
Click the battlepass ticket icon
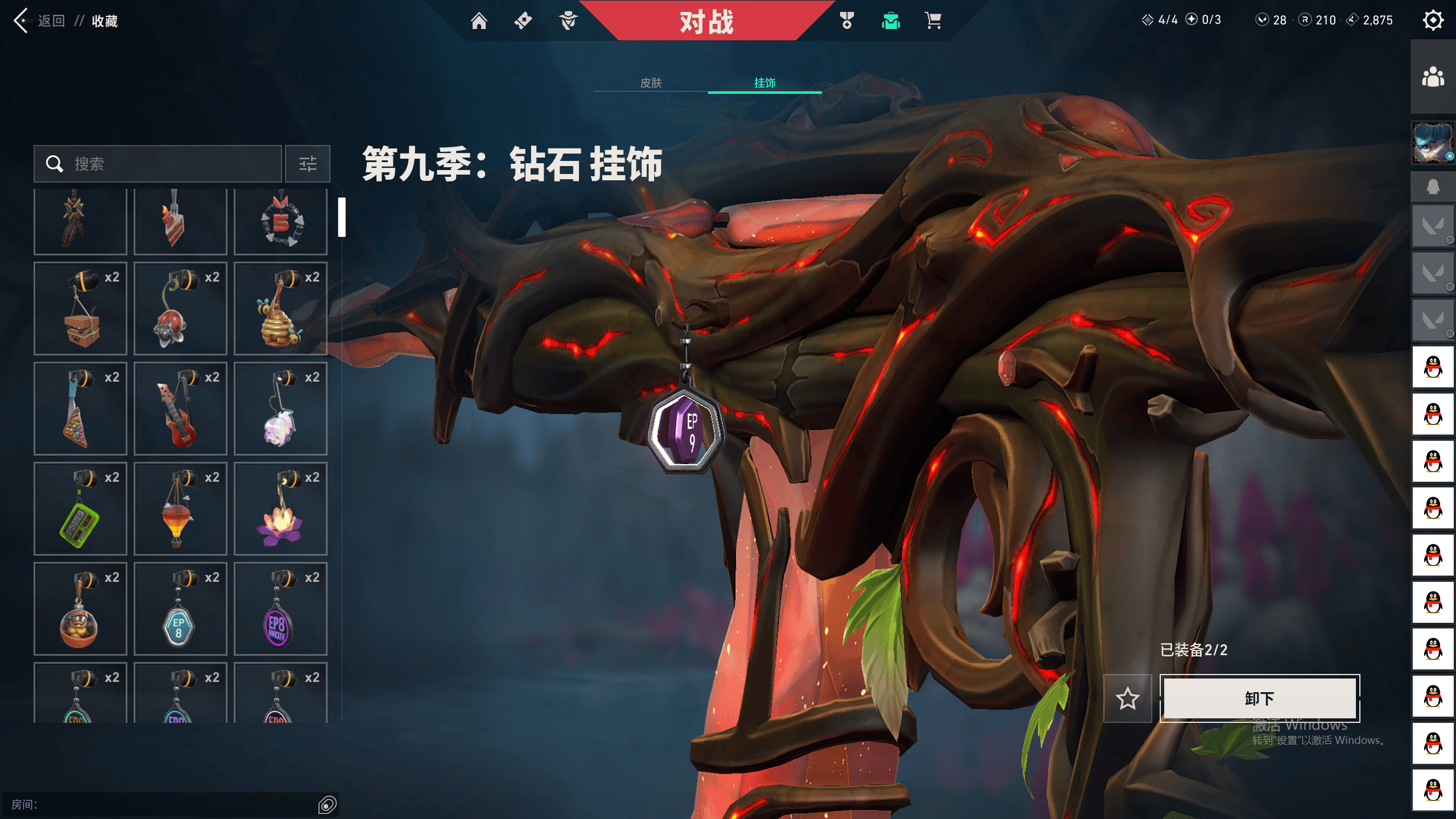click(x=524, y=20)
